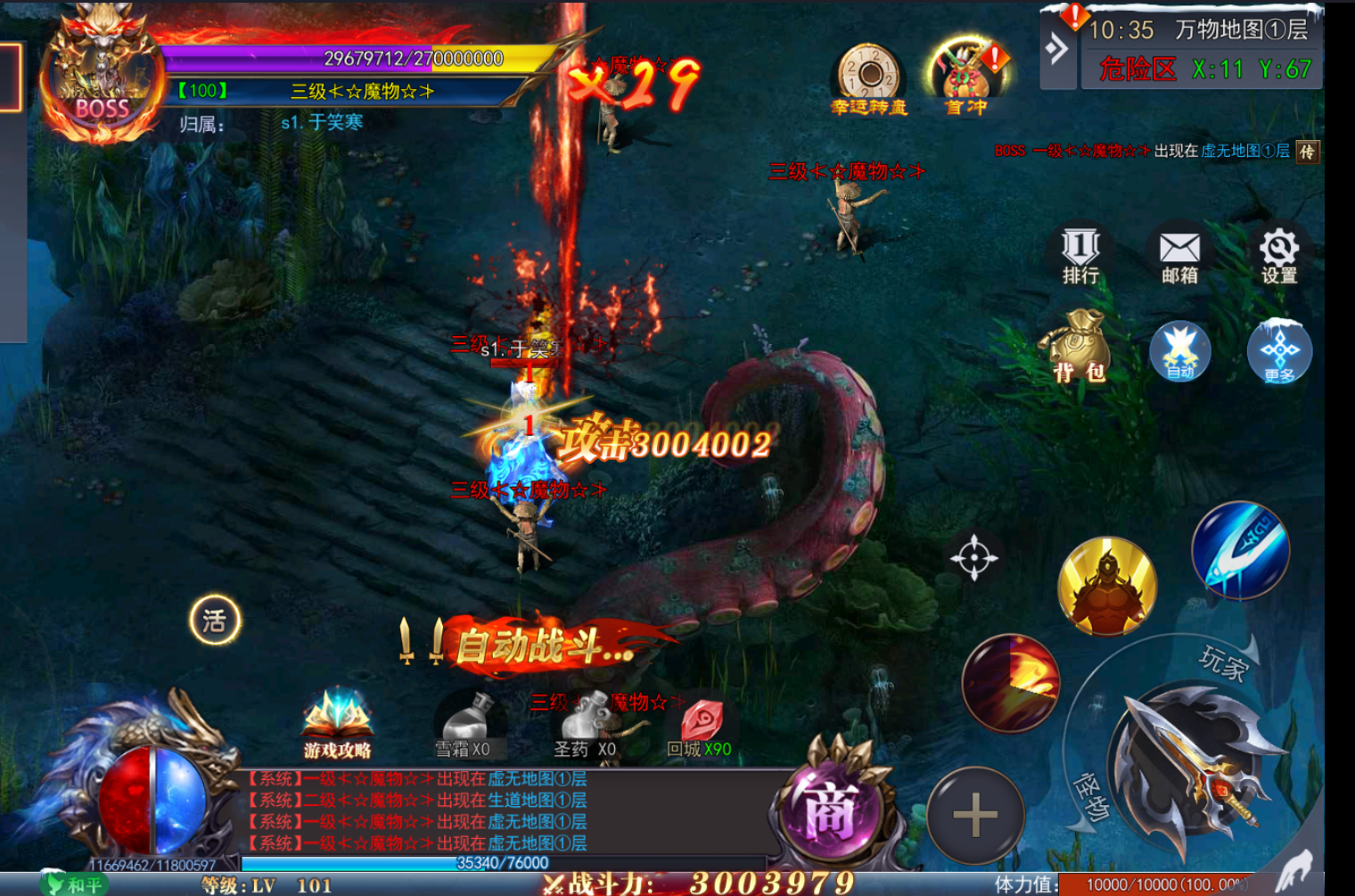Open the 幸运转盘 lucky wheel event
Image resolution: width=1355 pixels, height=896 pixels.
(868, 79)
